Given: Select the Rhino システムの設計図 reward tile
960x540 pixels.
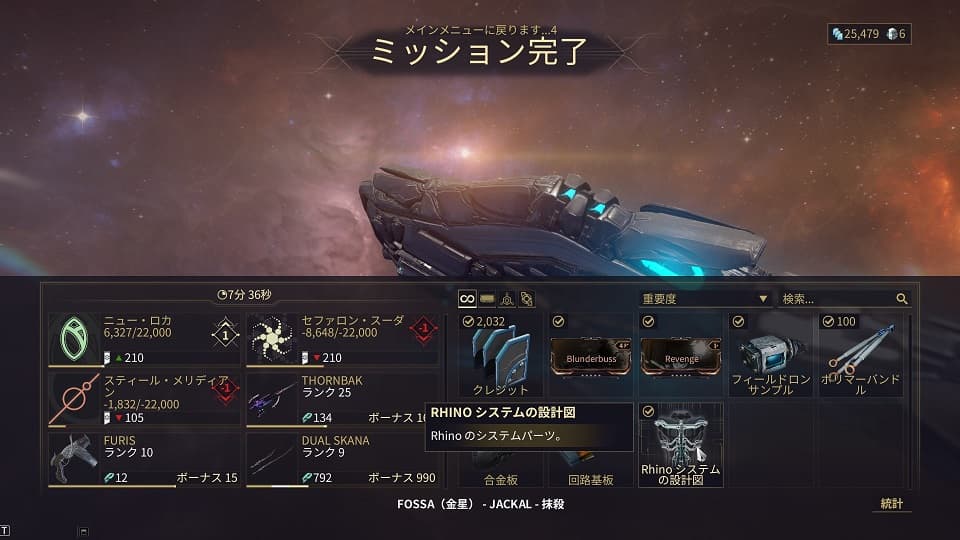Looking at the screenshot, I should pos(680,445).
